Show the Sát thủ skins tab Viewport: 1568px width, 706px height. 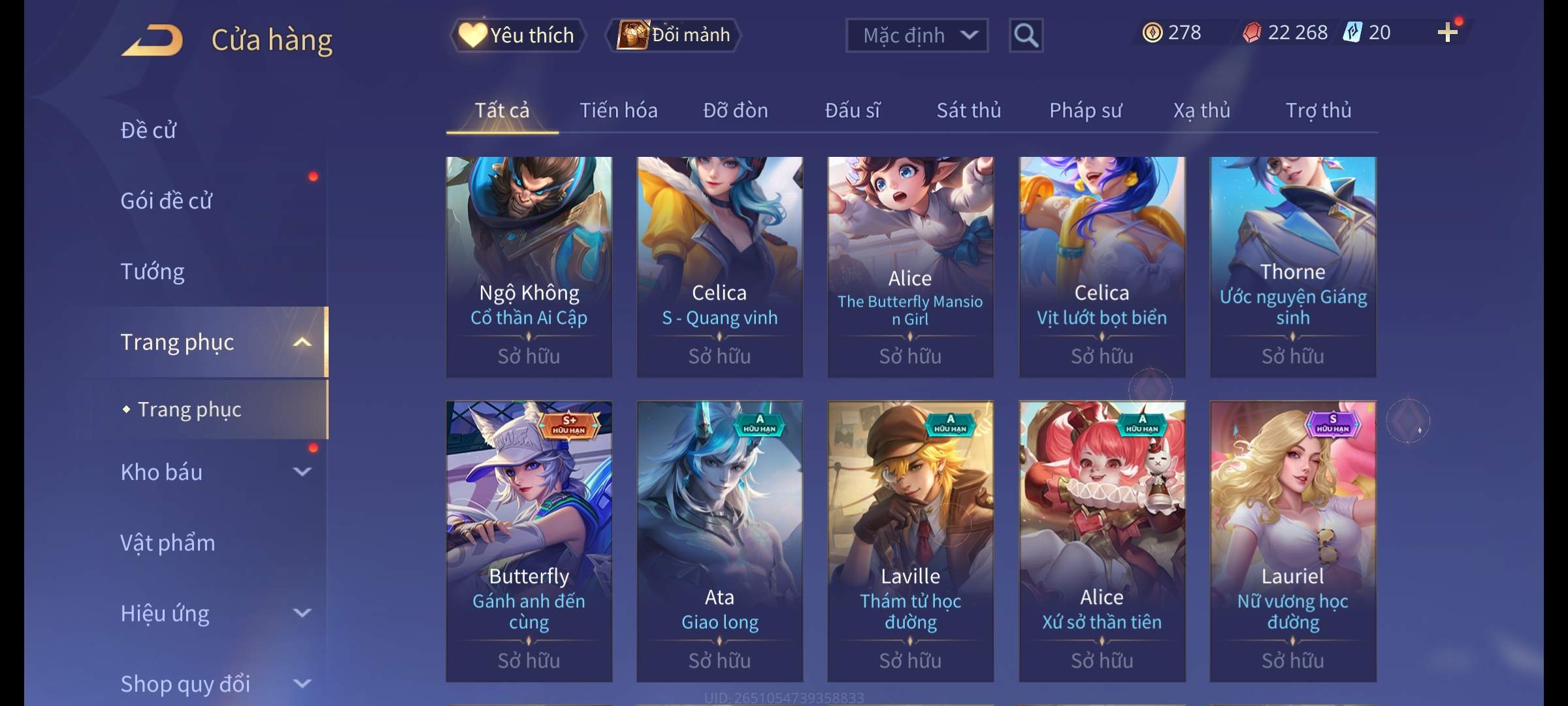click(968, 110)
